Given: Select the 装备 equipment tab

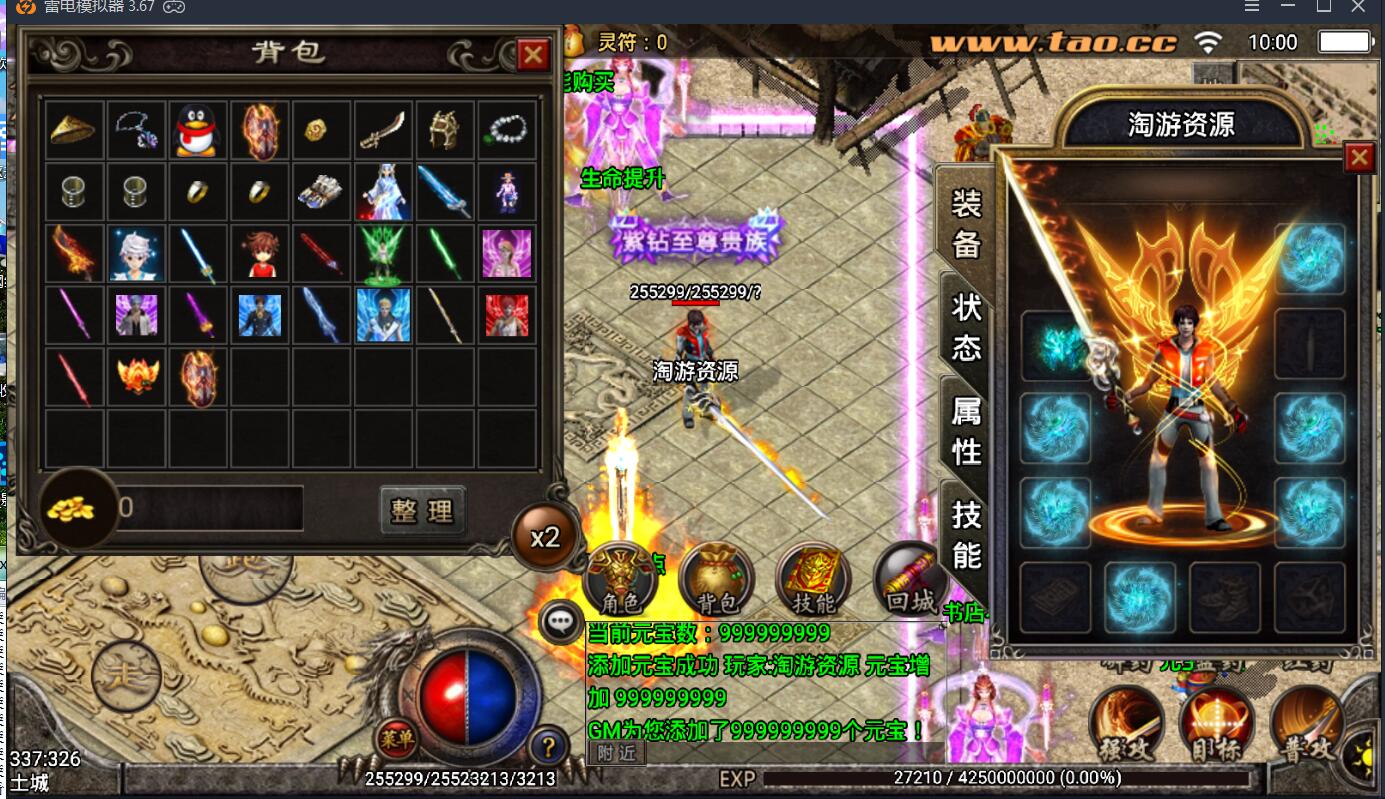Looking at the screenshot, I should 965,222.
